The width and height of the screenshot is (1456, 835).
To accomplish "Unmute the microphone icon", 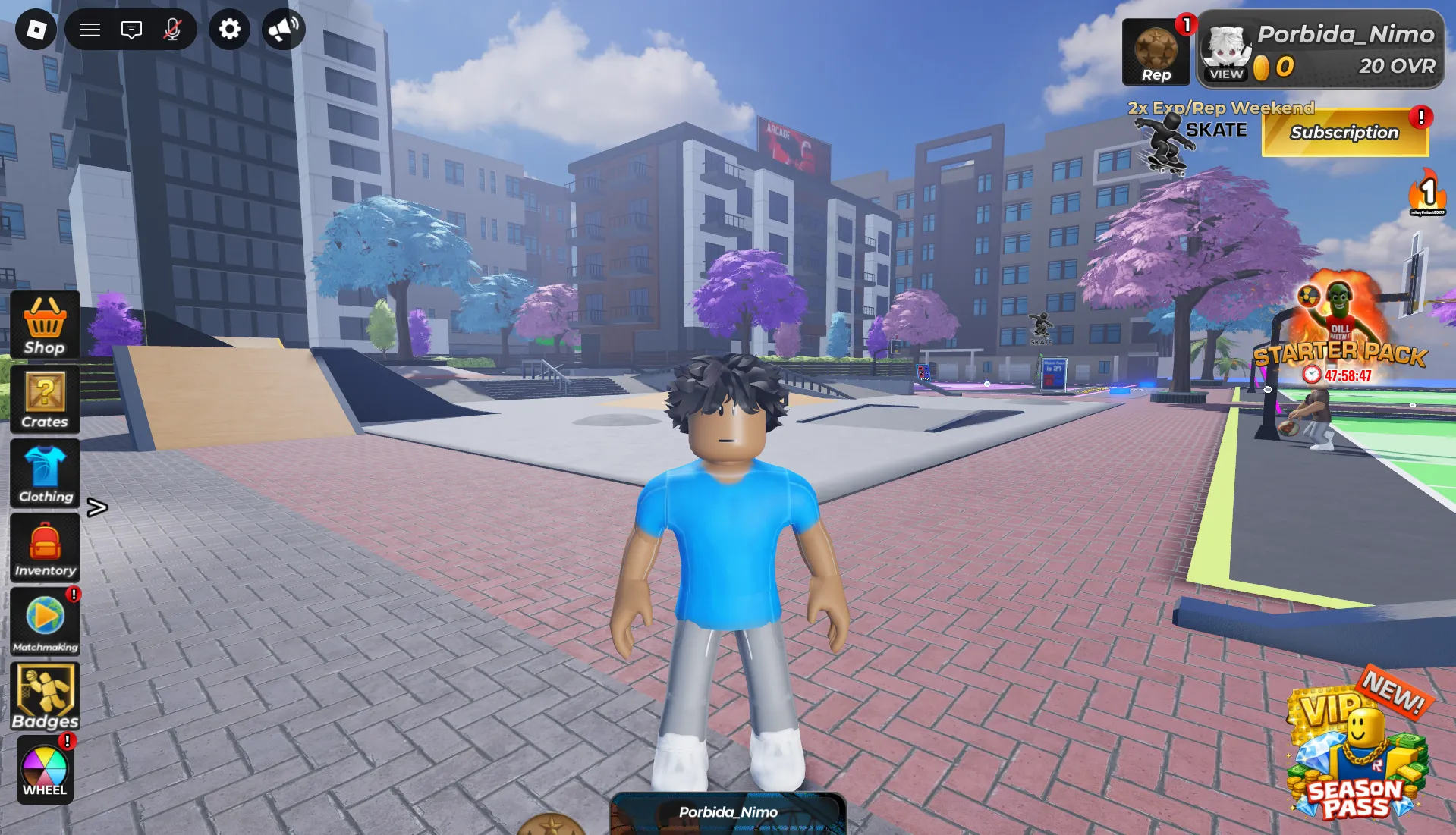I will click(173, 30).
